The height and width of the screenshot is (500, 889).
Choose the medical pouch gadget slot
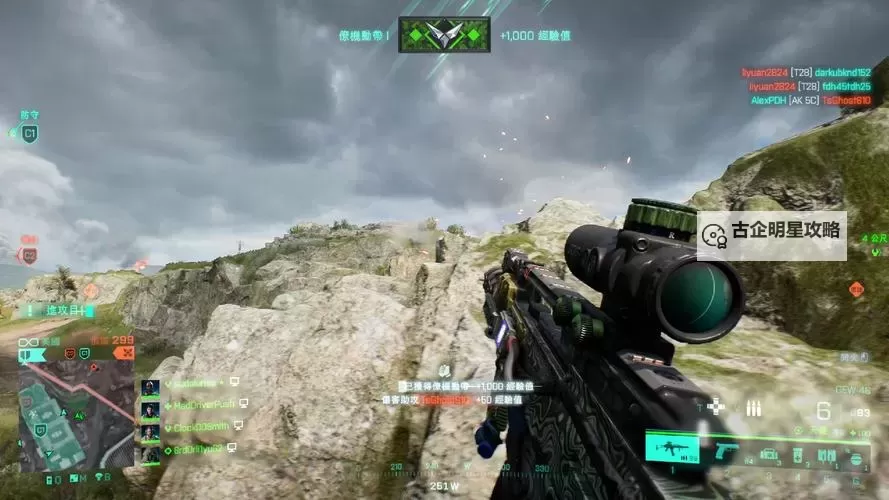[x=797, y=456]
